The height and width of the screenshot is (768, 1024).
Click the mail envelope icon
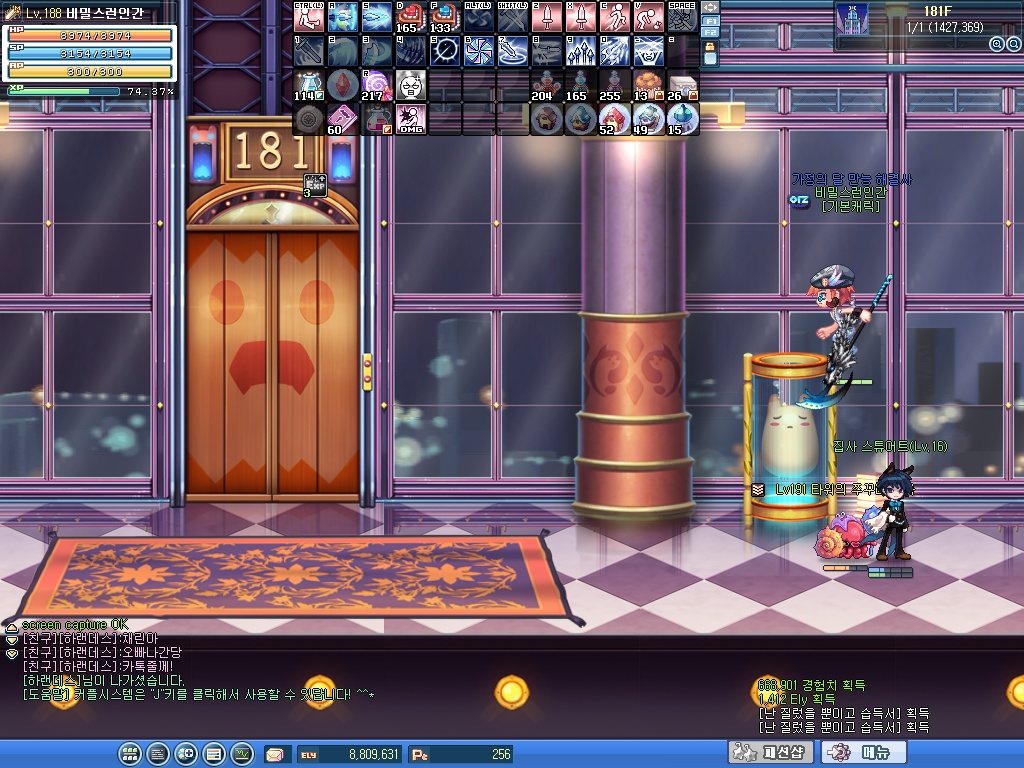pos(274,754)
